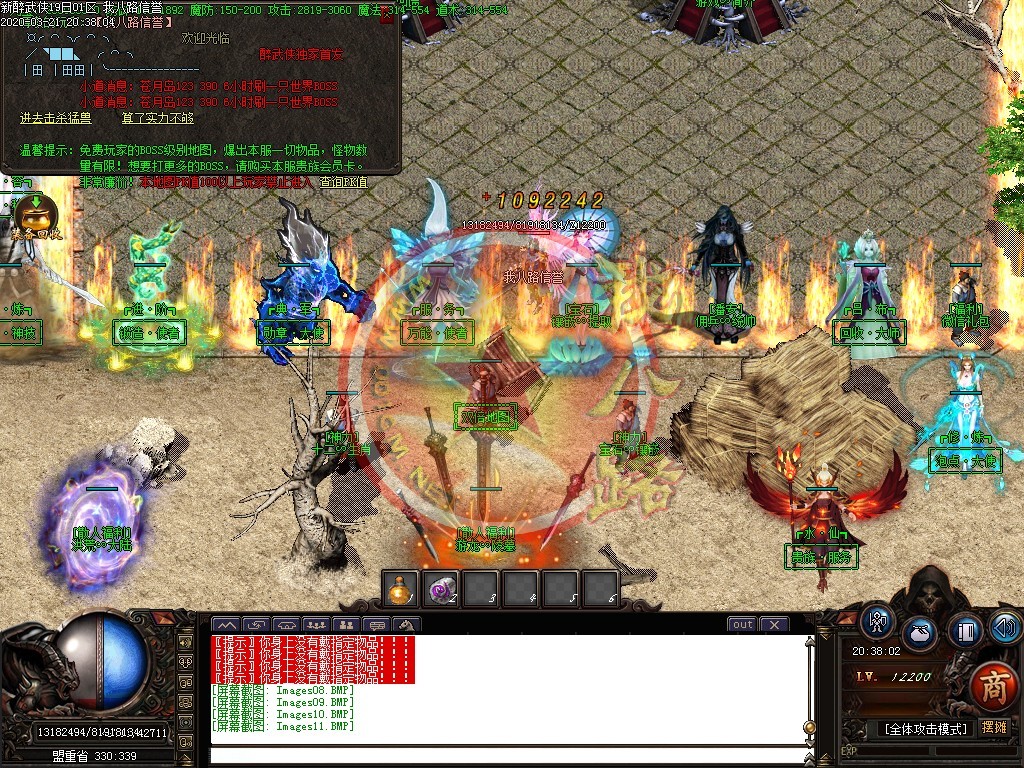Use the purple scroll in hotbar slot 2
The image size is (1024, 768).
coord(440,589)
